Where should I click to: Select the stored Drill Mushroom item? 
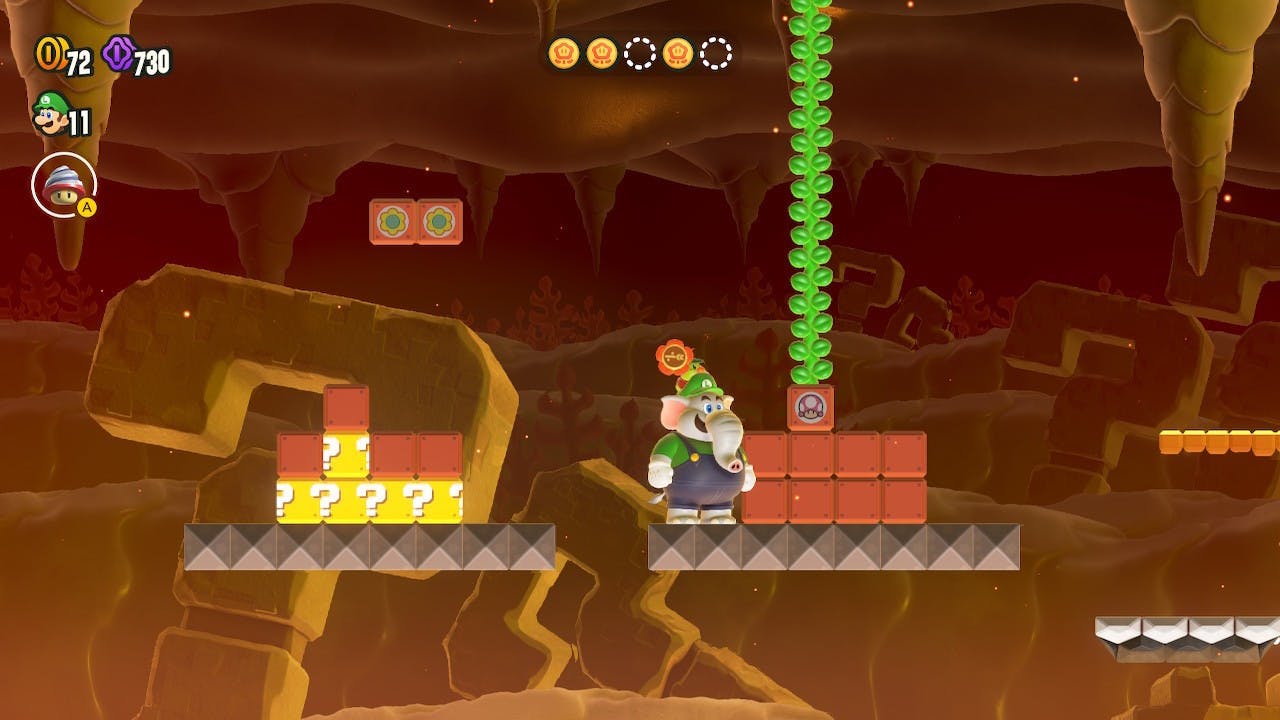tap(63, 184)
